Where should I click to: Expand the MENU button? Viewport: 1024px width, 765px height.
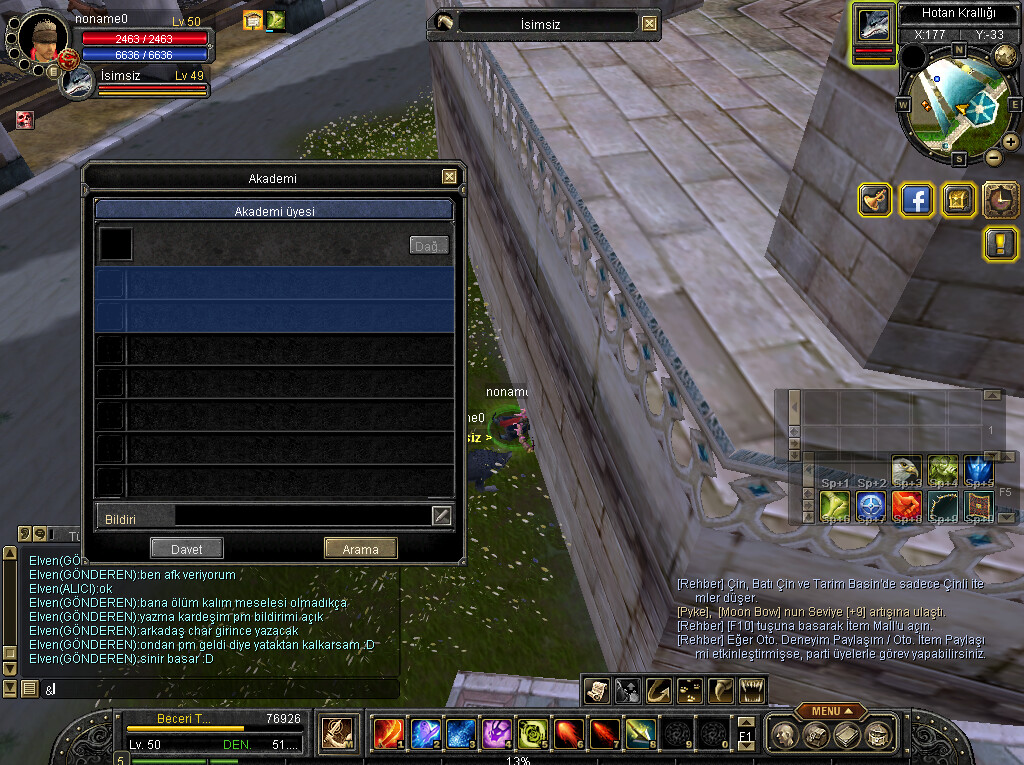point(831,710)
